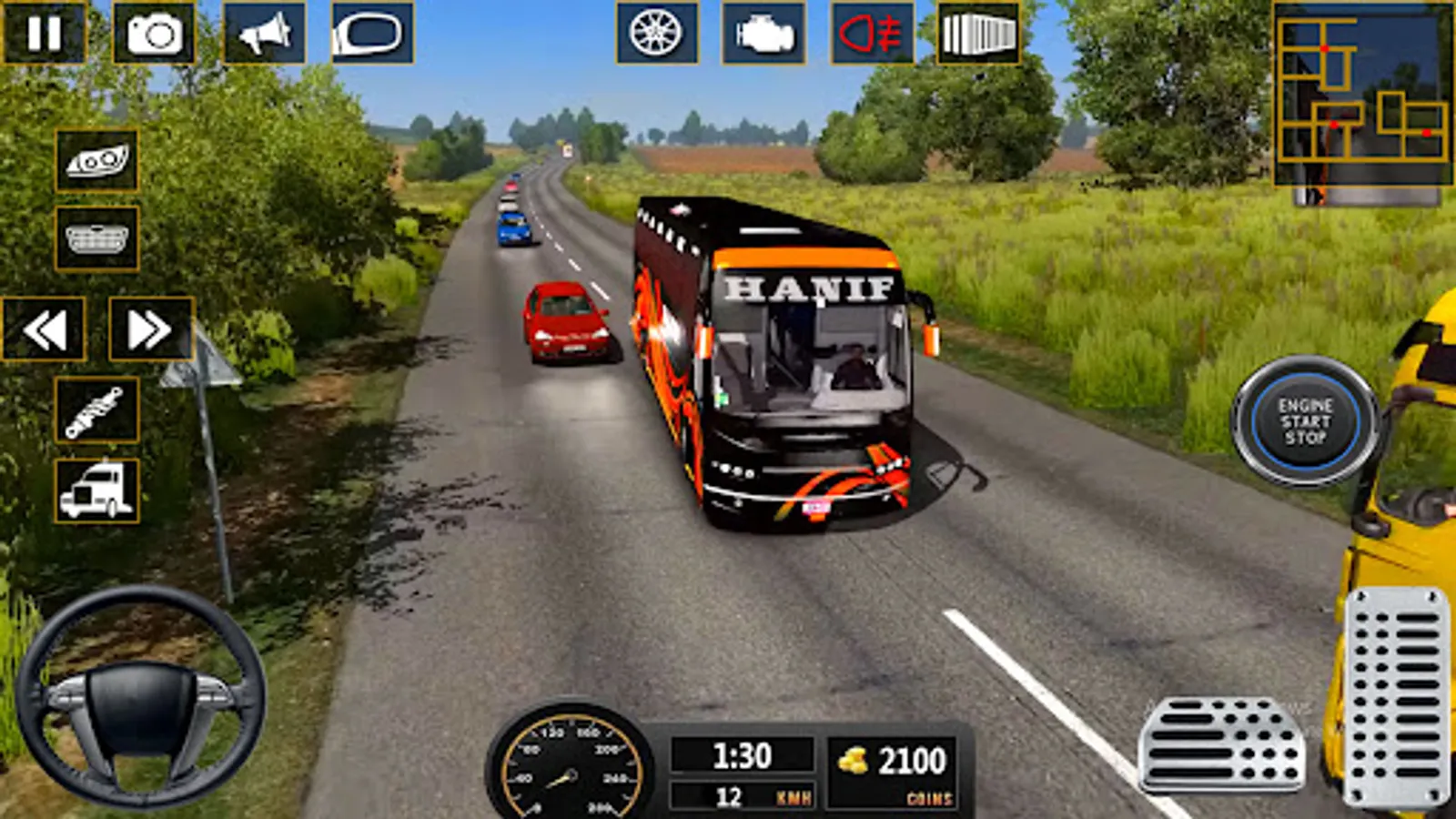
Task: Switch view with the camera icon
Action: coord(154,34)
